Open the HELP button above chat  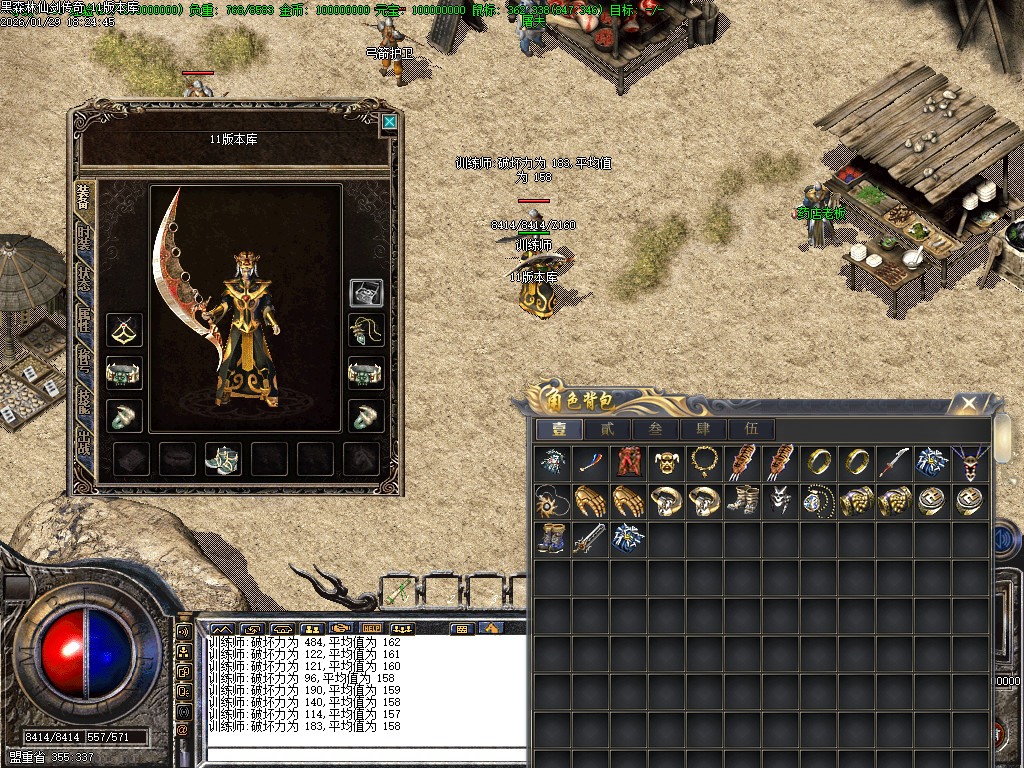(x=371, y=629)
